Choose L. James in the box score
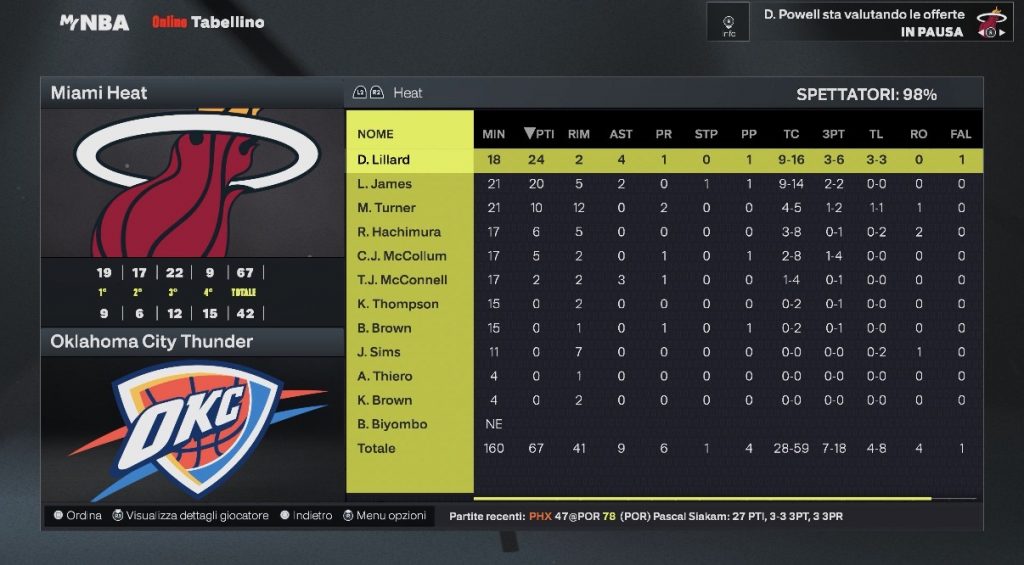This screenshot has height=565, width=1024. coord(384,184)
